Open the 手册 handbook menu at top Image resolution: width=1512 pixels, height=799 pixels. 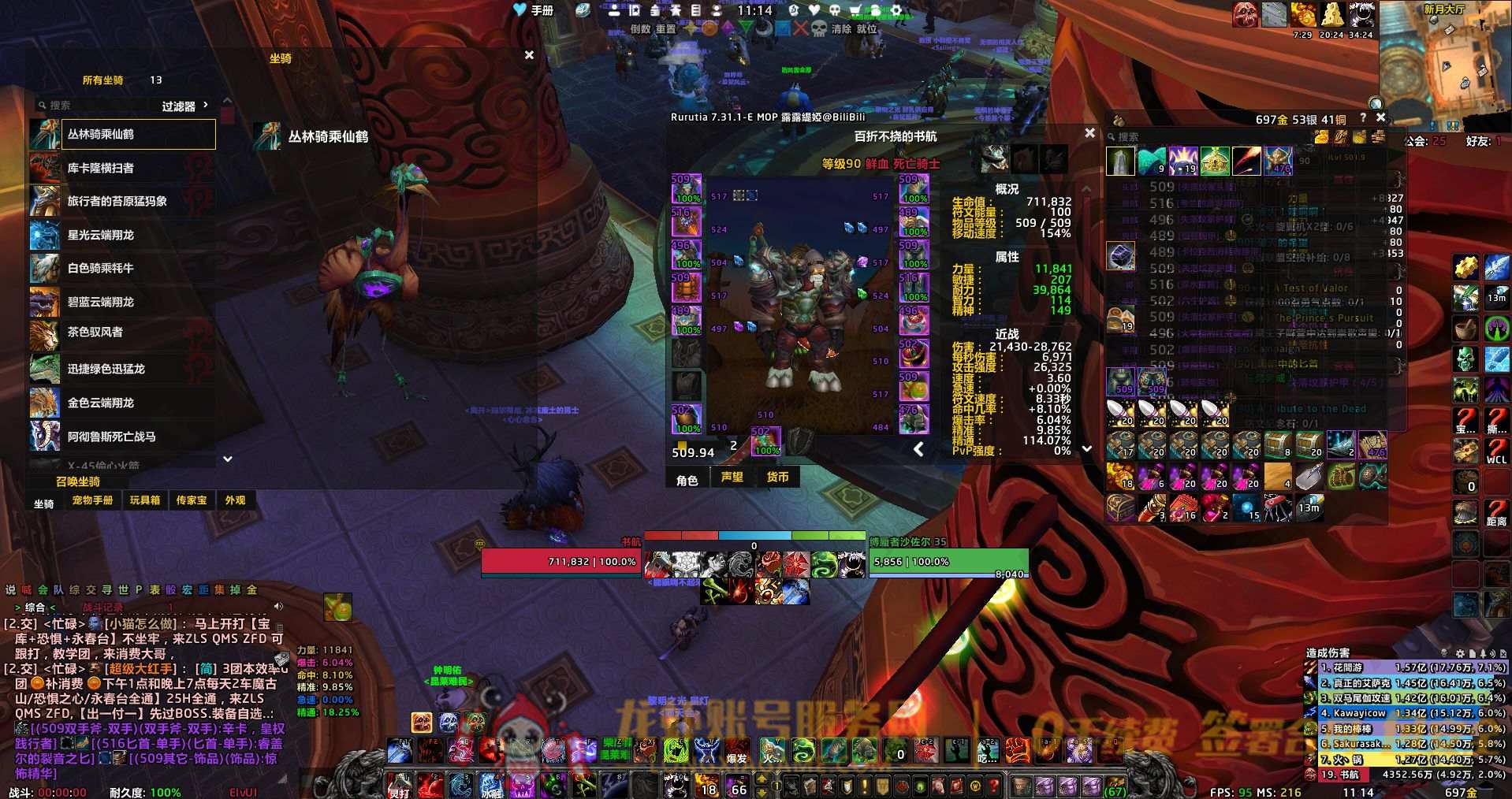click(534, 10)
